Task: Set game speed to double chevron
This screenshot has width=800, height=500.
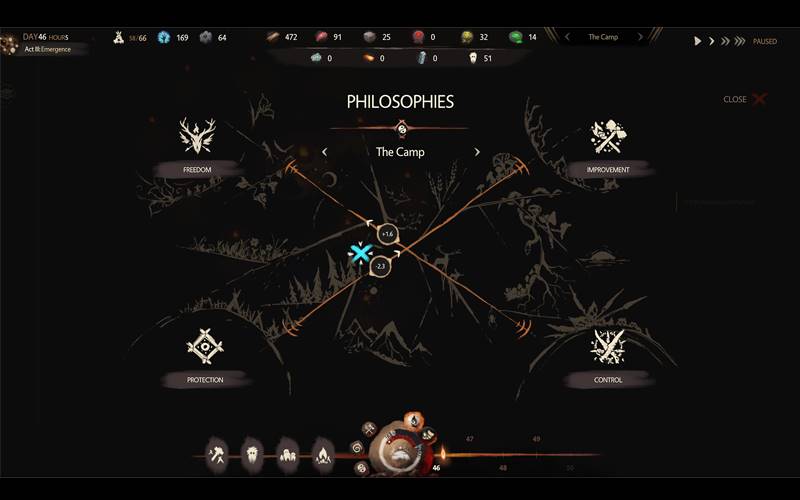Action: (x=725, y=41)
